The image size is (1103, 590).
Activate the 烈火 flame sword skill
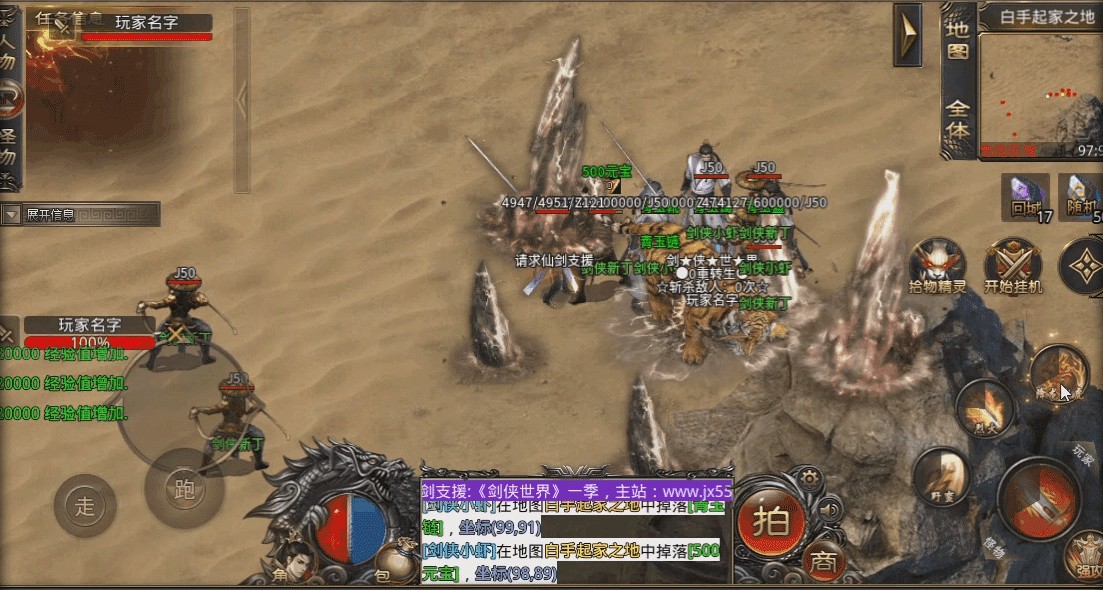[x=985, y=408]
